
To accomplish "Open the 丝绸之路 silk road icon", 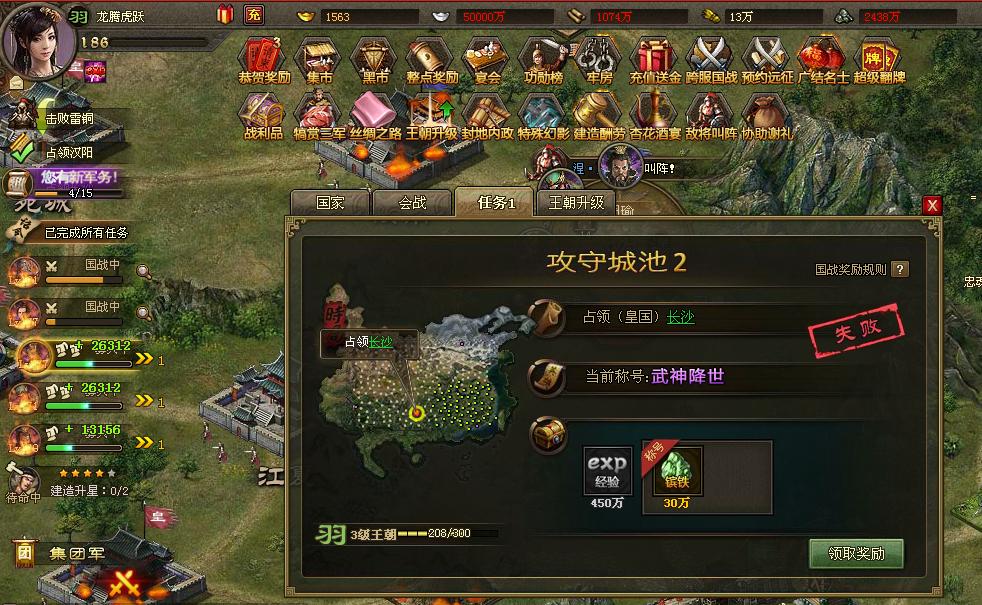I will coord(375,115).
